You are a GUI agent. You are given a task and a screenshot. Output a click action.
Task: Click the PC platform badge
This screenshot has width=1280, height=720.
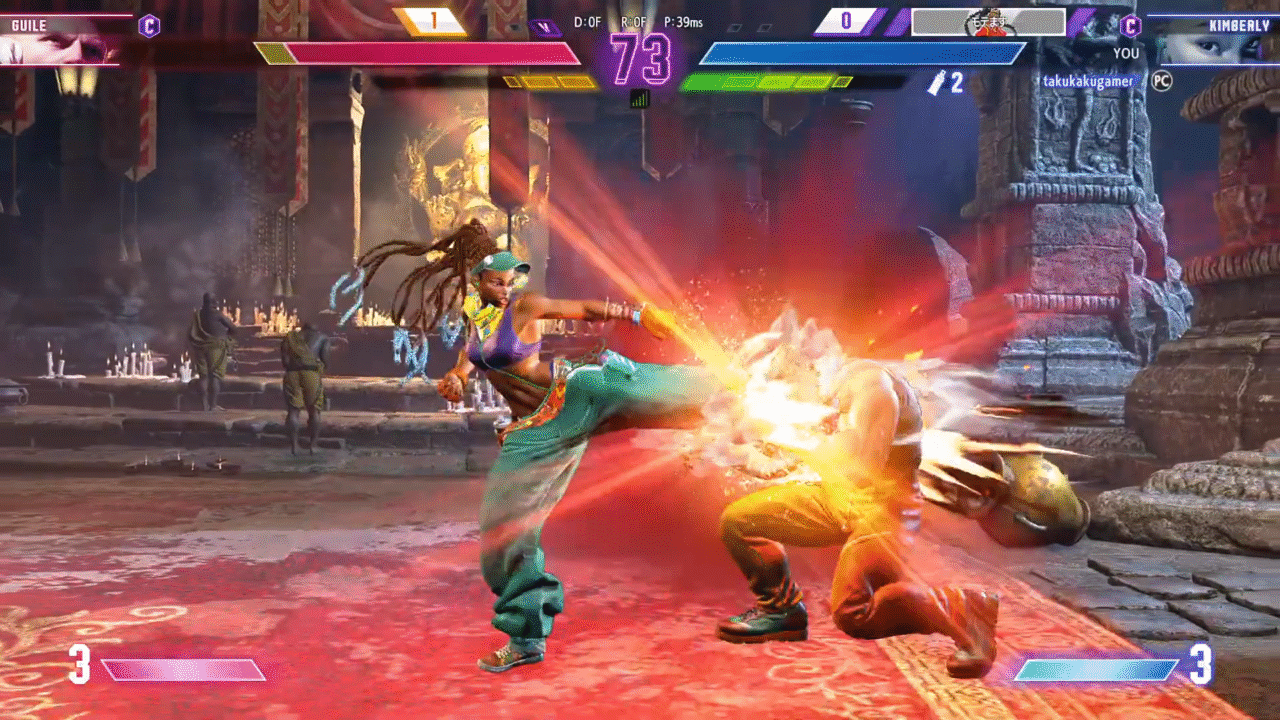1161,81
